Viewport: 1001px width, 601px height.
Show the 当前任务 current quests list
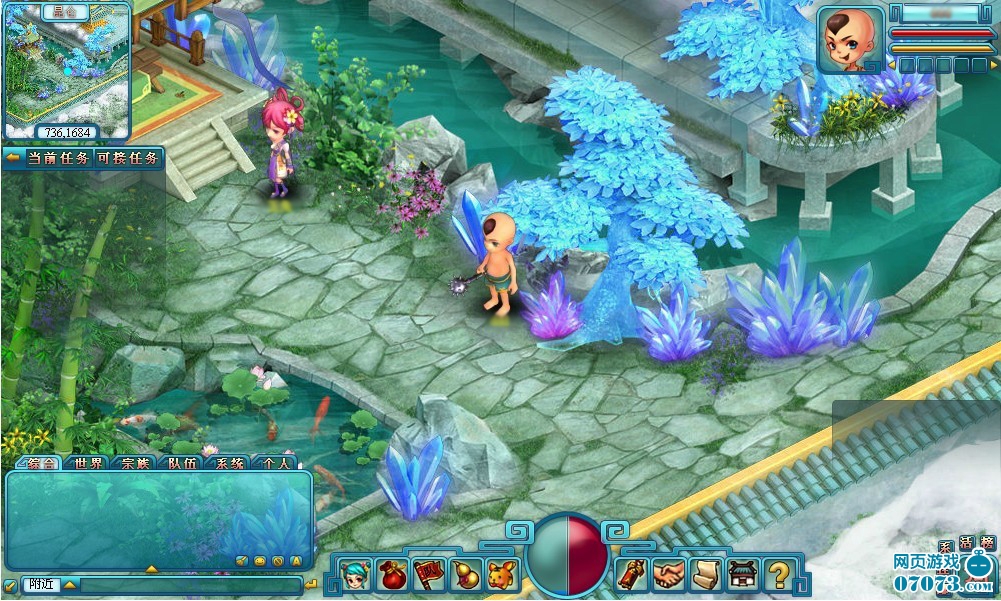55,158
